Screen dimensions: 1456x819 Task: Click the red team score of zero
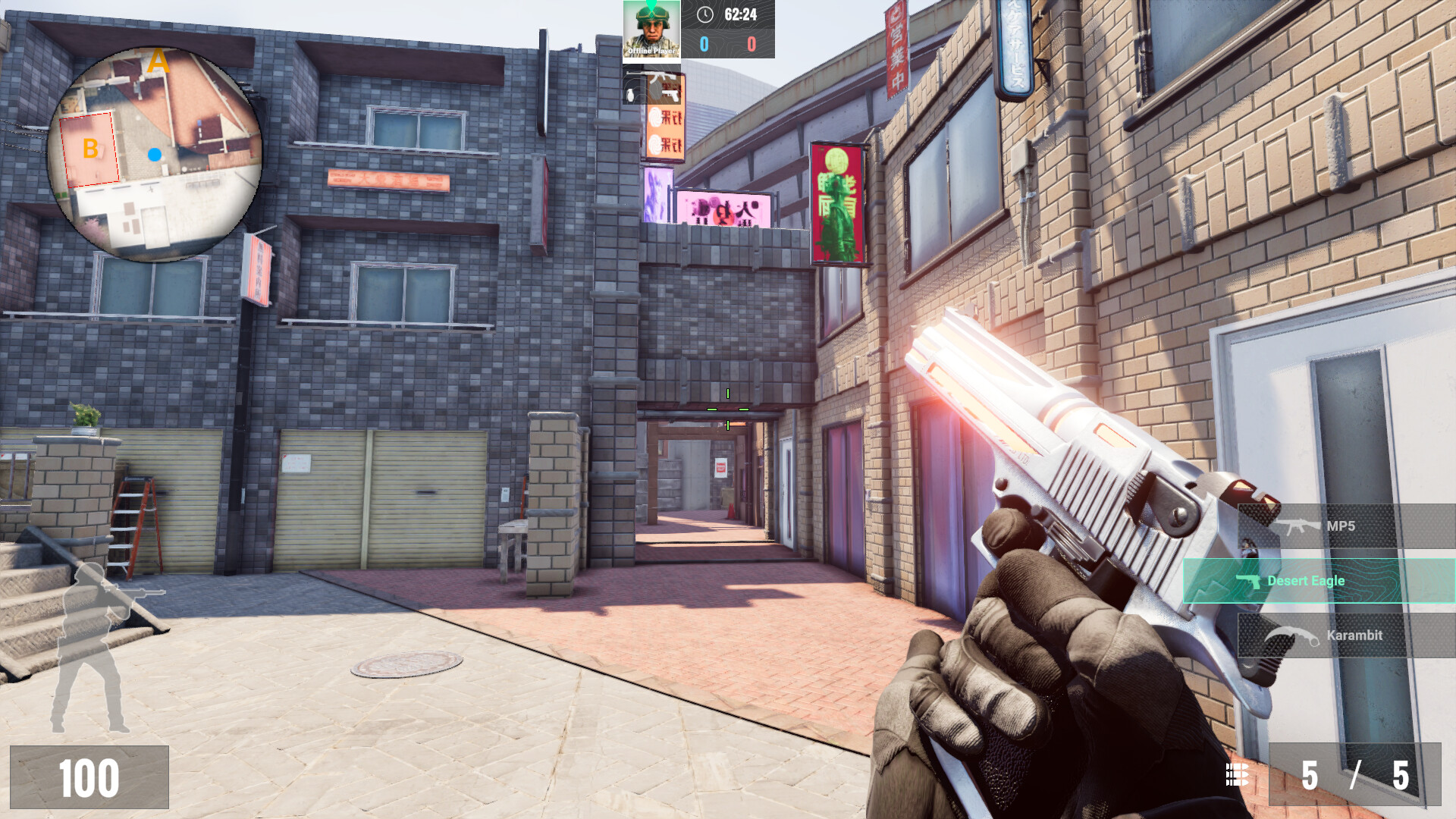click(751, 45)
